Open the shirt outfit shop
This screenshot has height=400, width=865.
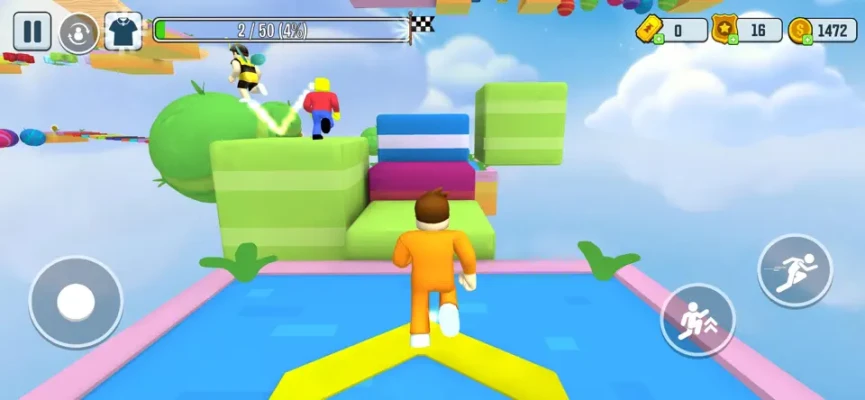123,31
